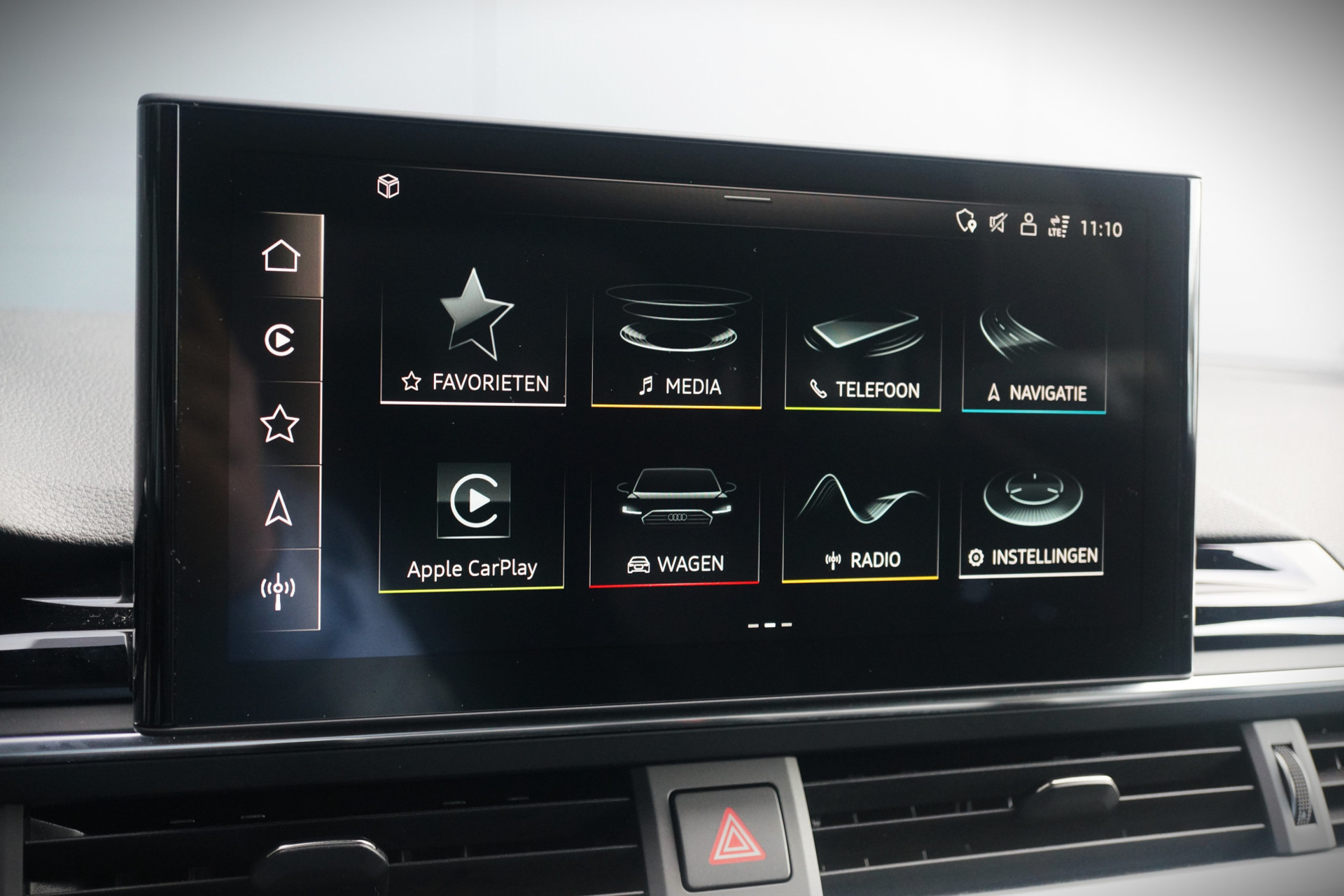
Task: Tap the LTE signal status icon
Action: tap(1058, 226)
